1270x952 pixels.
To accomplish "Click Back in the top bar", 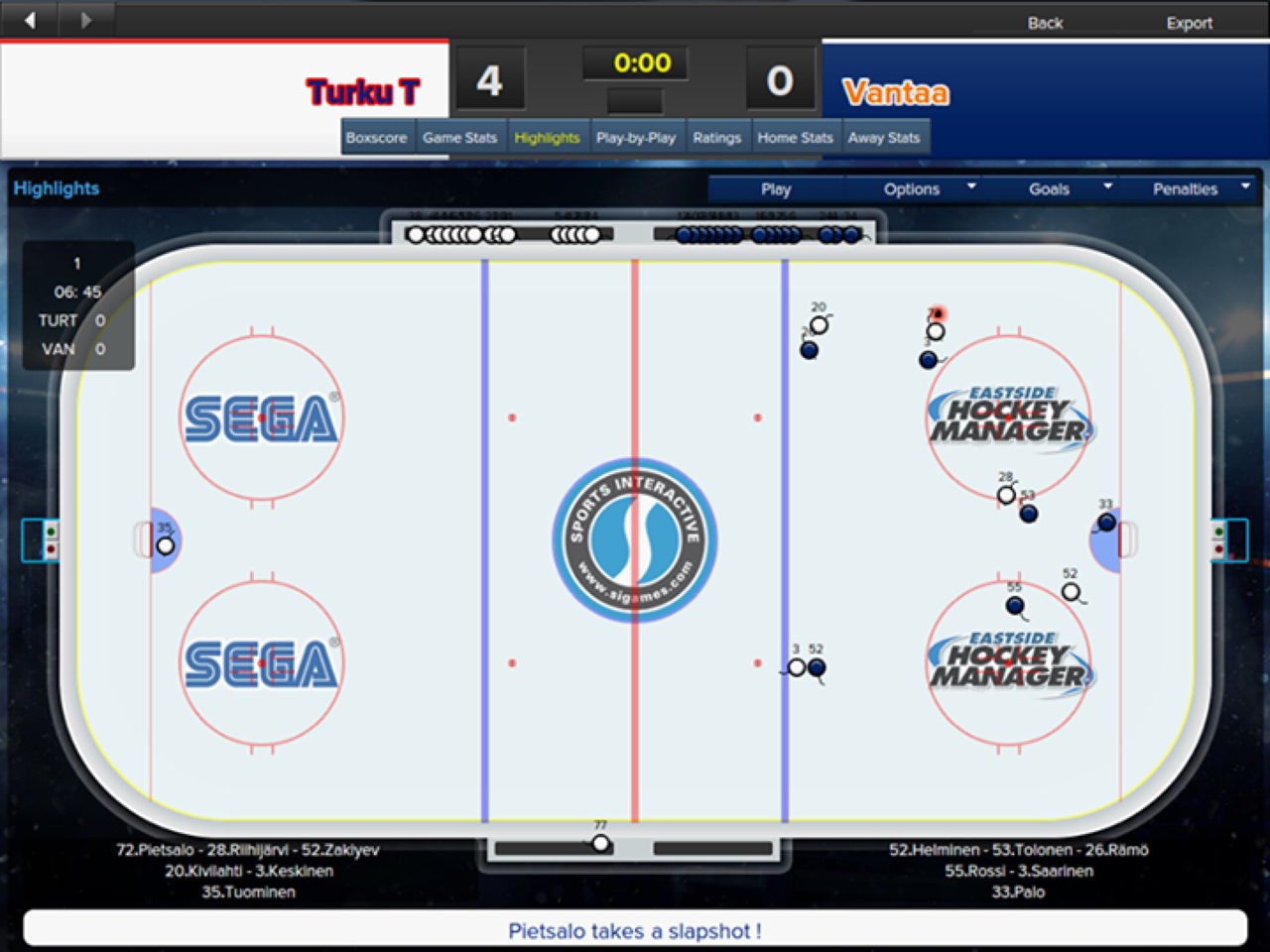I will (x=1046, y=23).
